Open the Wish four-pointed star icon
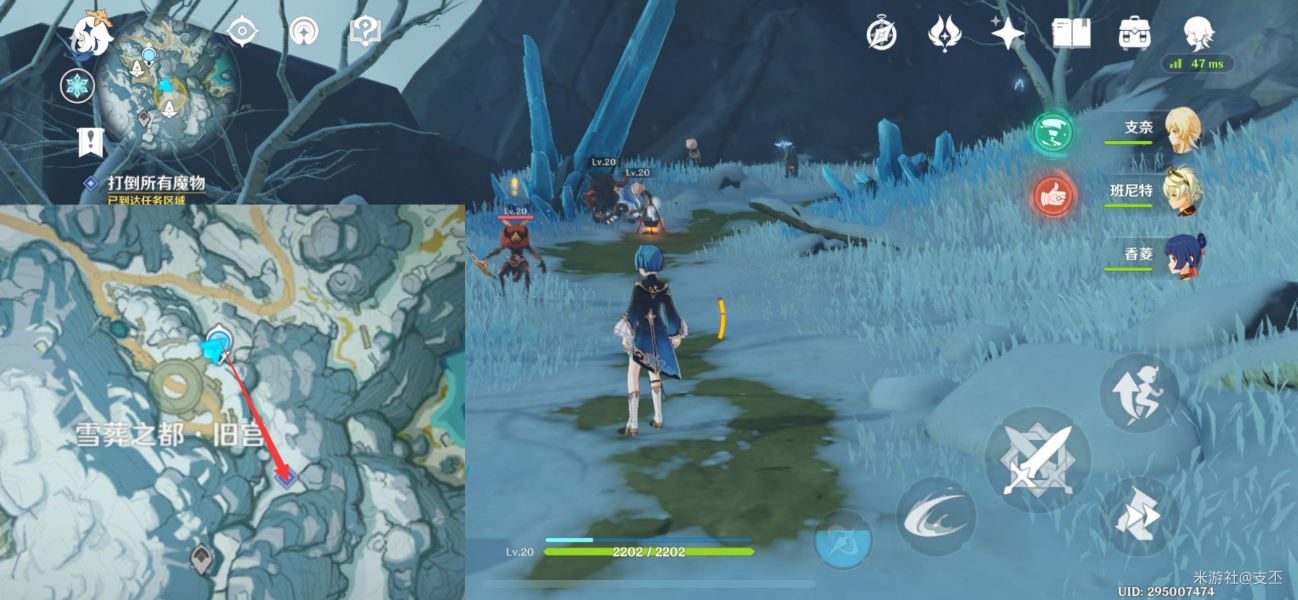This screenshot has height=600, width=1298. point(1007,34)
